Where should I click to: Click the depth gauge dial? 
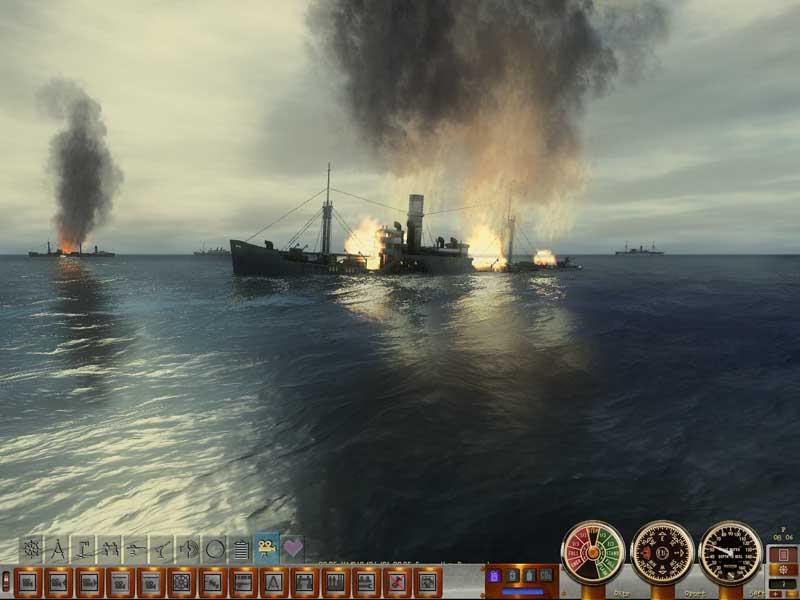click(x=730, y=552)
